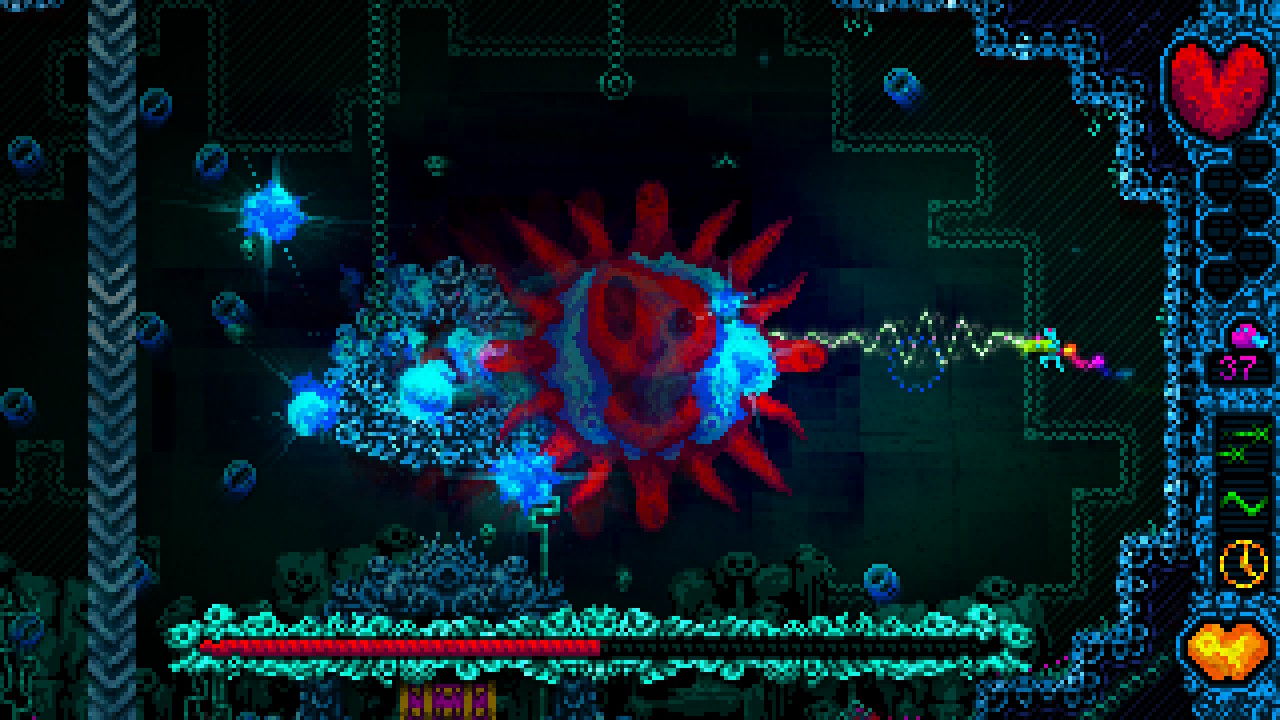The image size is (1280, 720).
Task: Click the purple gate at screen bottom
Action: [x=445, y=700]
